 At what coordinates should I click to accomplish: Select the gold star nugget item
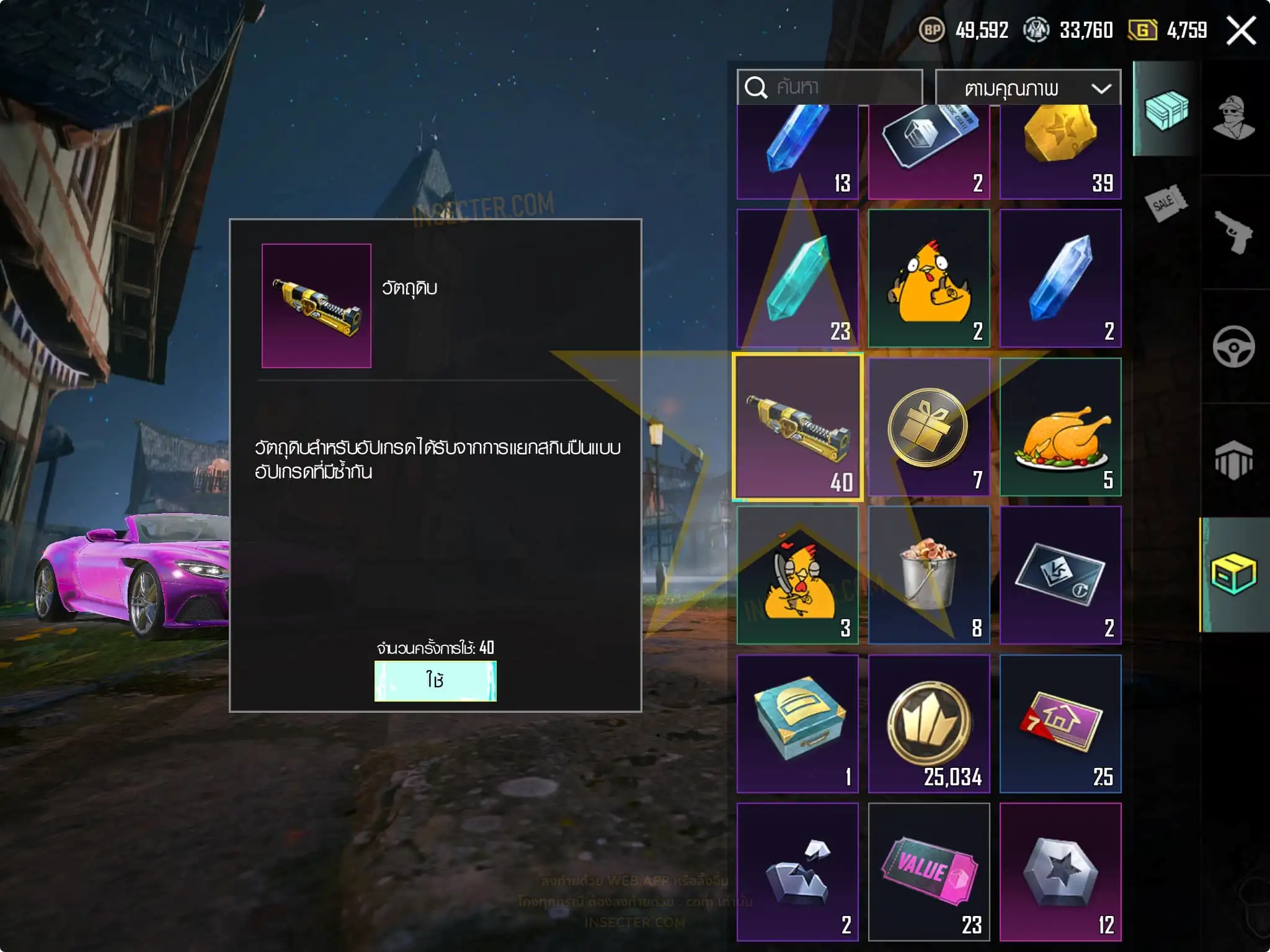[x=1060, y=152]
